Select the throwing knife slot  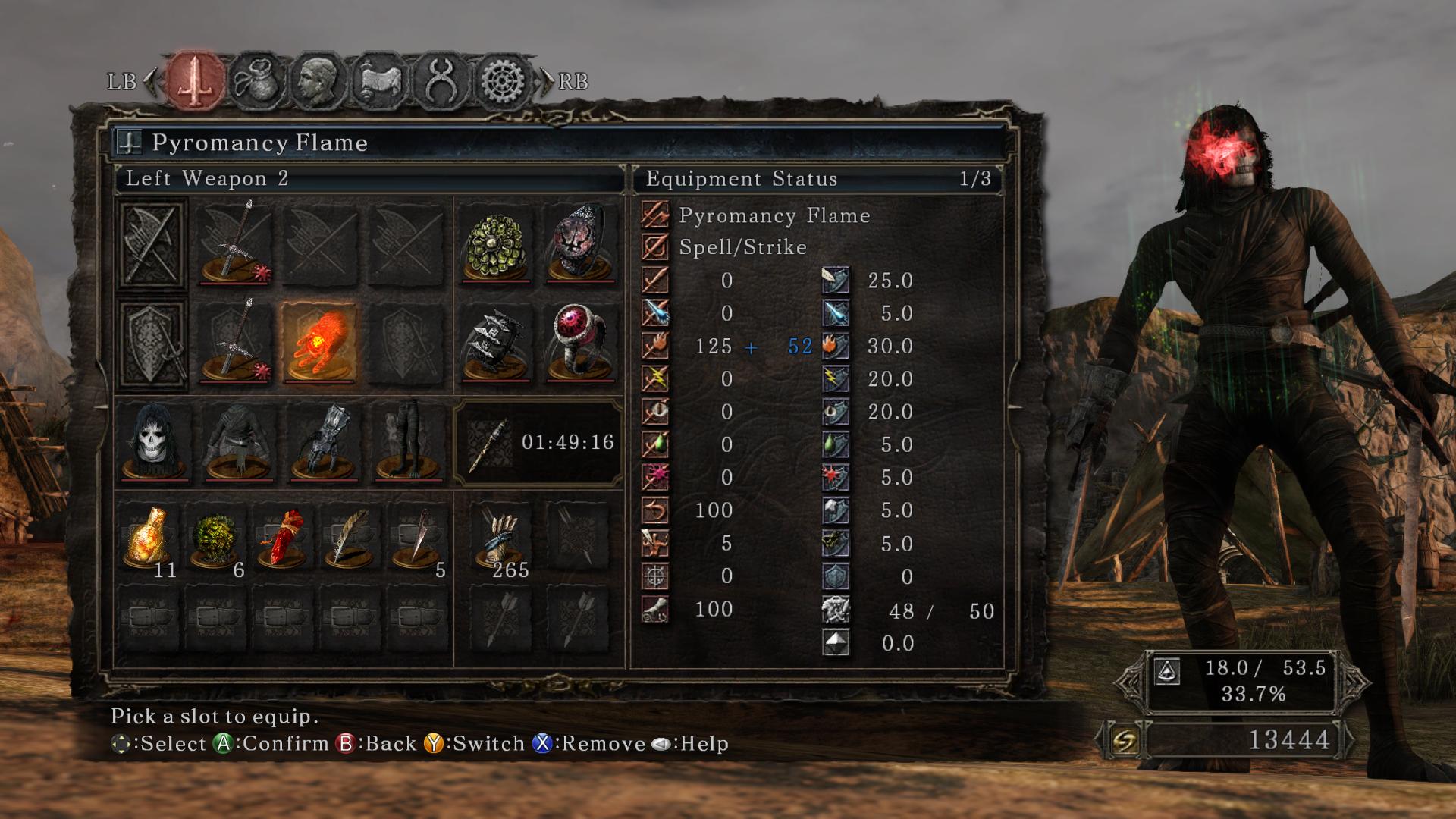[x=418, y=538]
